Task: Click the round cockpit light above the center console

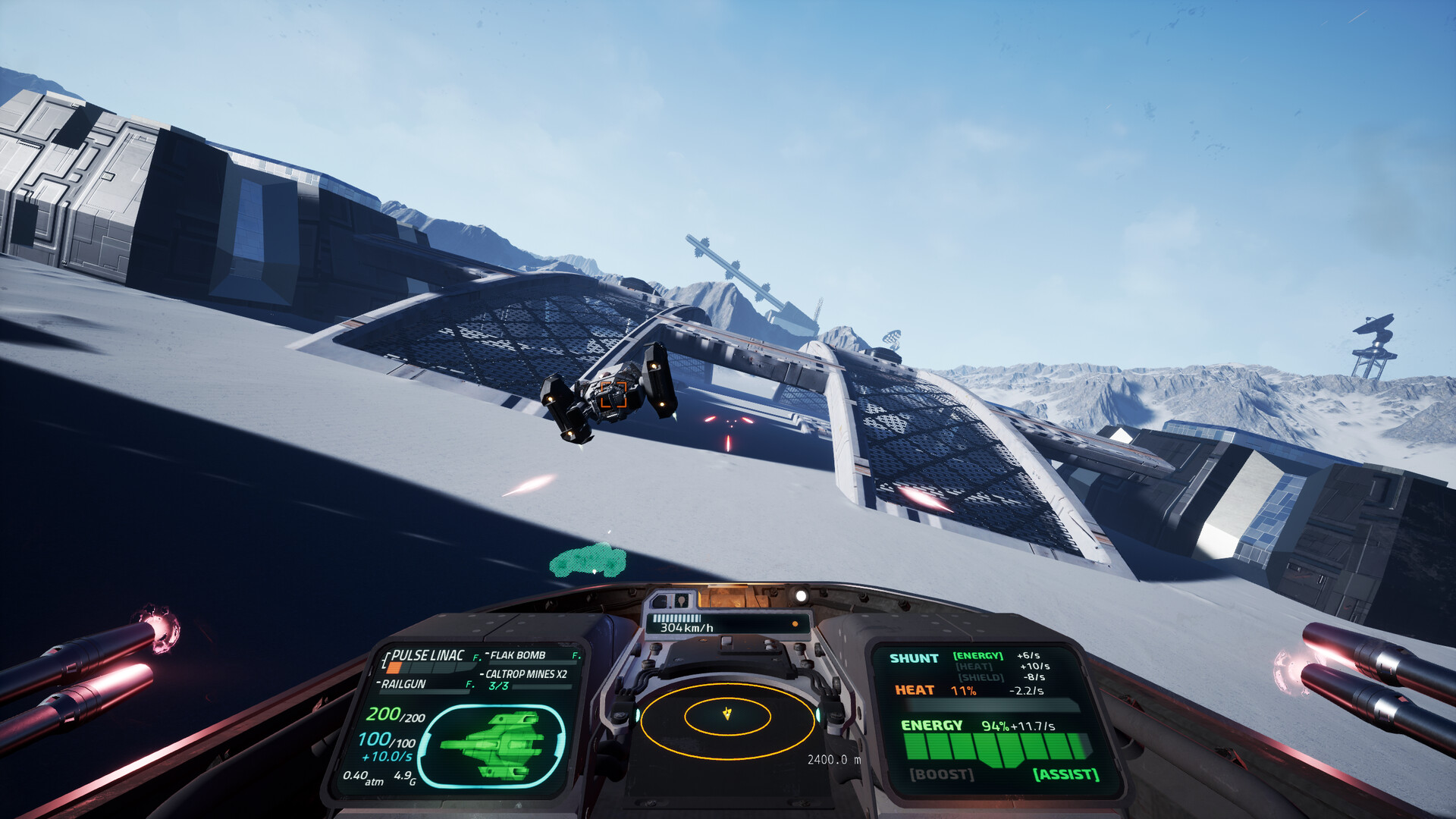Action: pos(801,597)
